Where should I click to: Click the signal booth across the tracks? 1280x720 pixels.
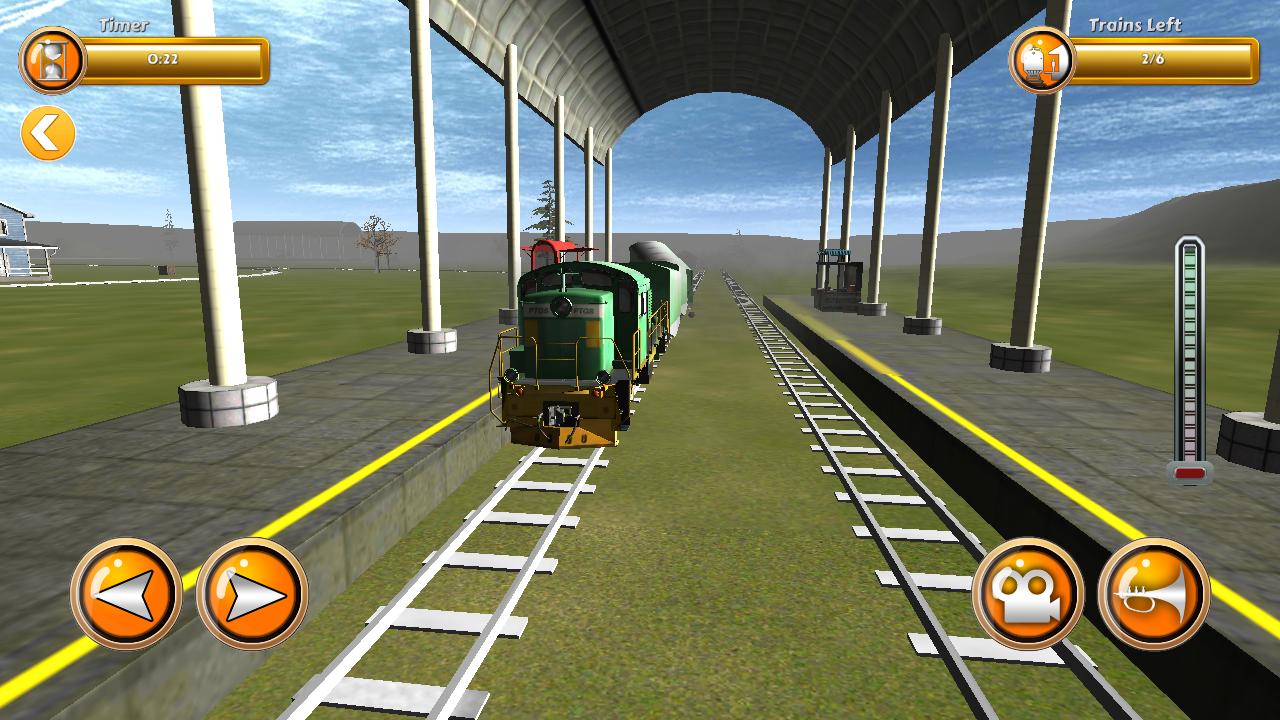click(x=840, y=280)
